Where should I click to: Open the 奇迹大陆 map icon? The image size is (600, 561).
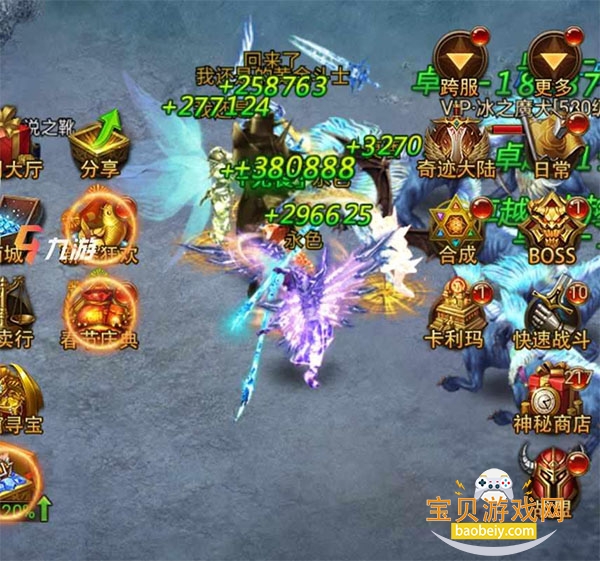[460, 145]
